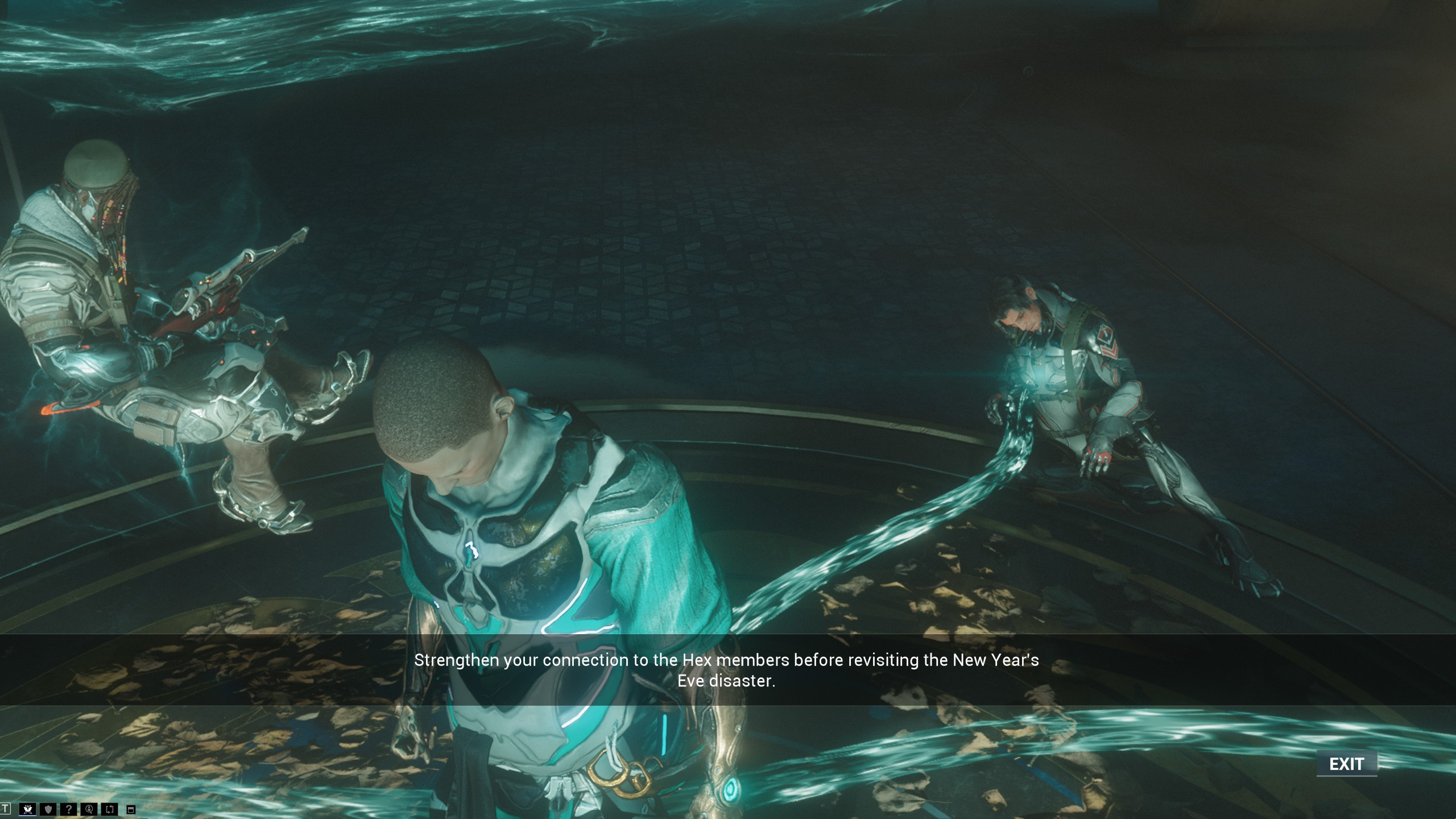Open the squad chat tab with lotus emblem

pos(27,809)
